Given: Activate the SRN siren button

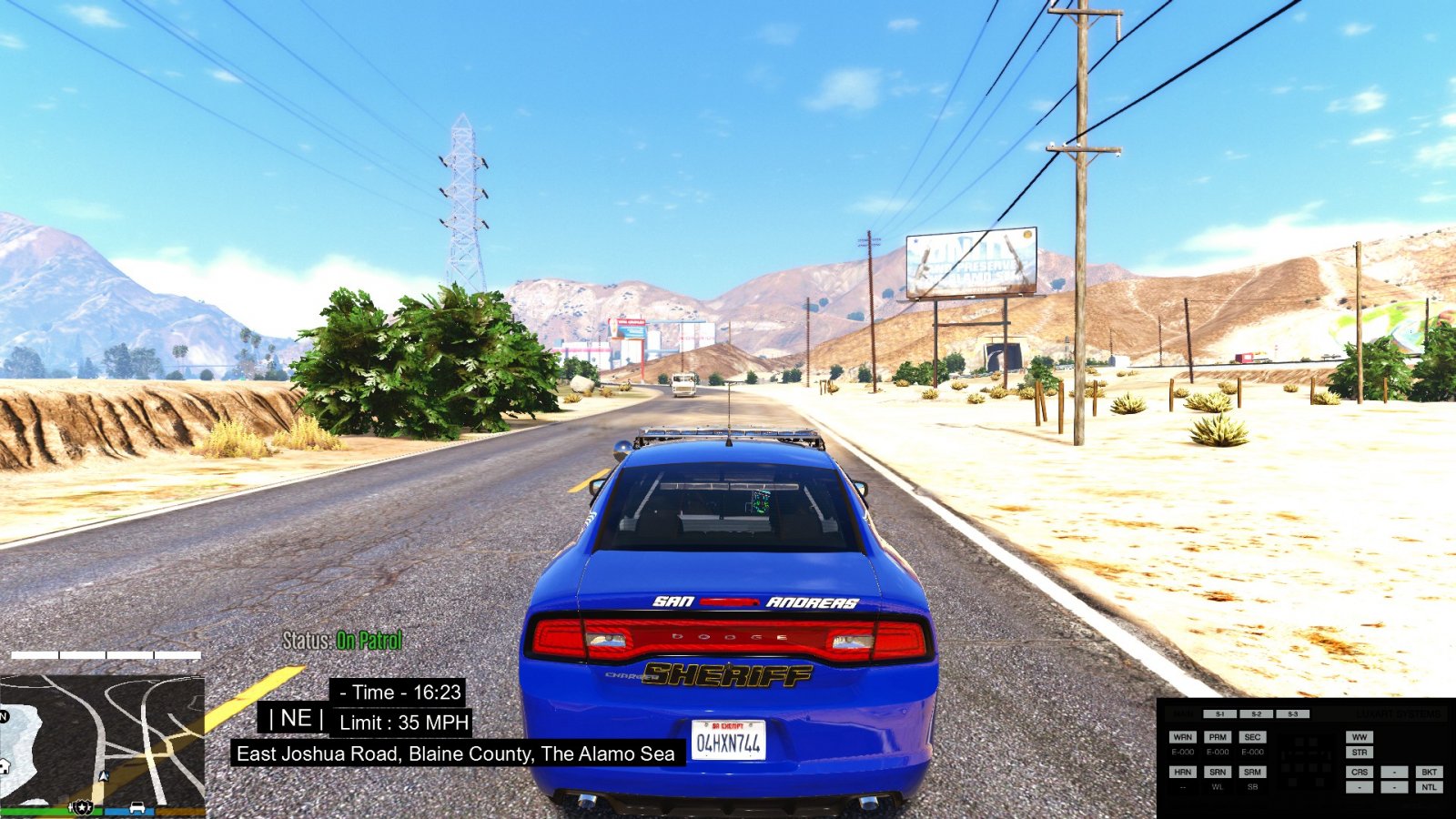Looking at the screenshot, I should [1218, 772].
